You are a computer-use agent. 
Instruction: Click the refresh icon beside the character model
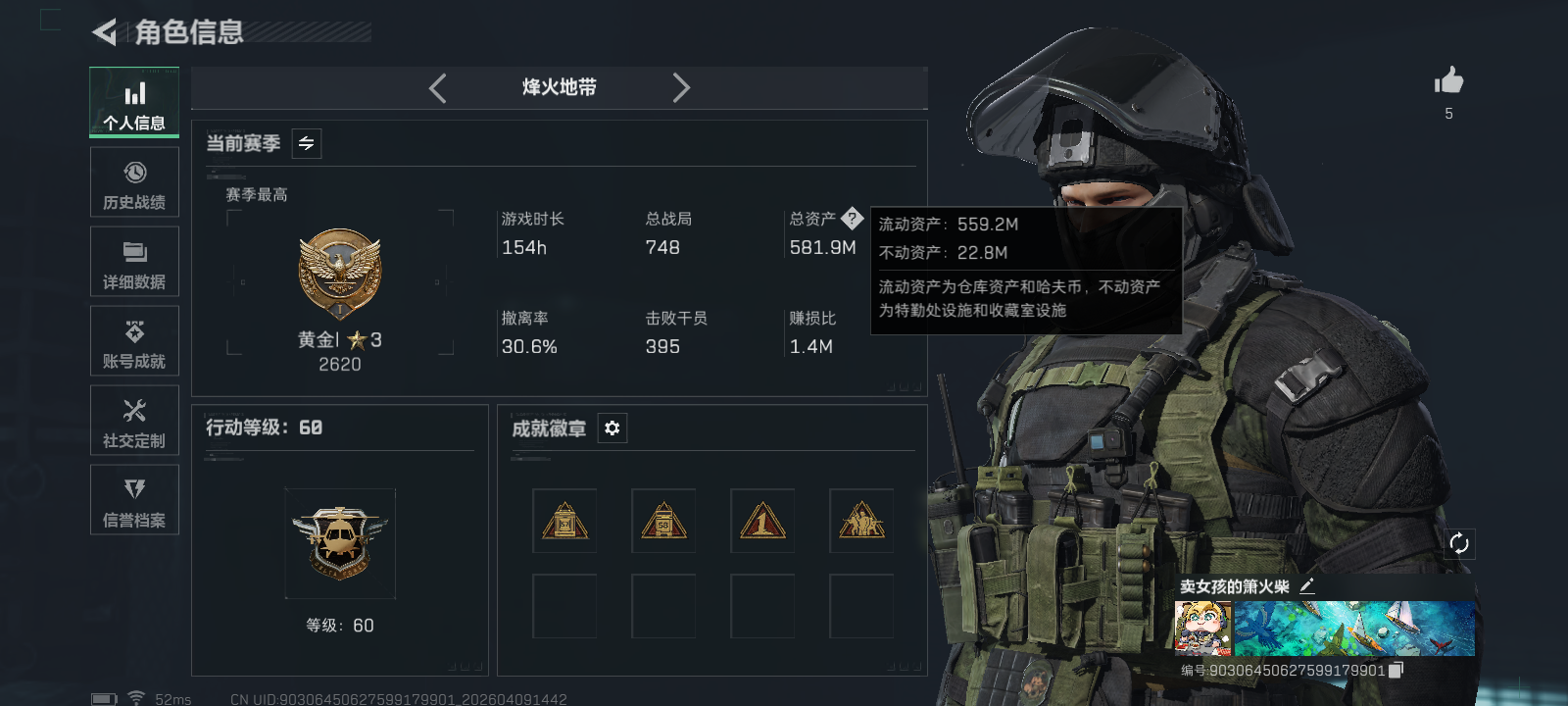pyautogui.click(x=1460, y=542)
